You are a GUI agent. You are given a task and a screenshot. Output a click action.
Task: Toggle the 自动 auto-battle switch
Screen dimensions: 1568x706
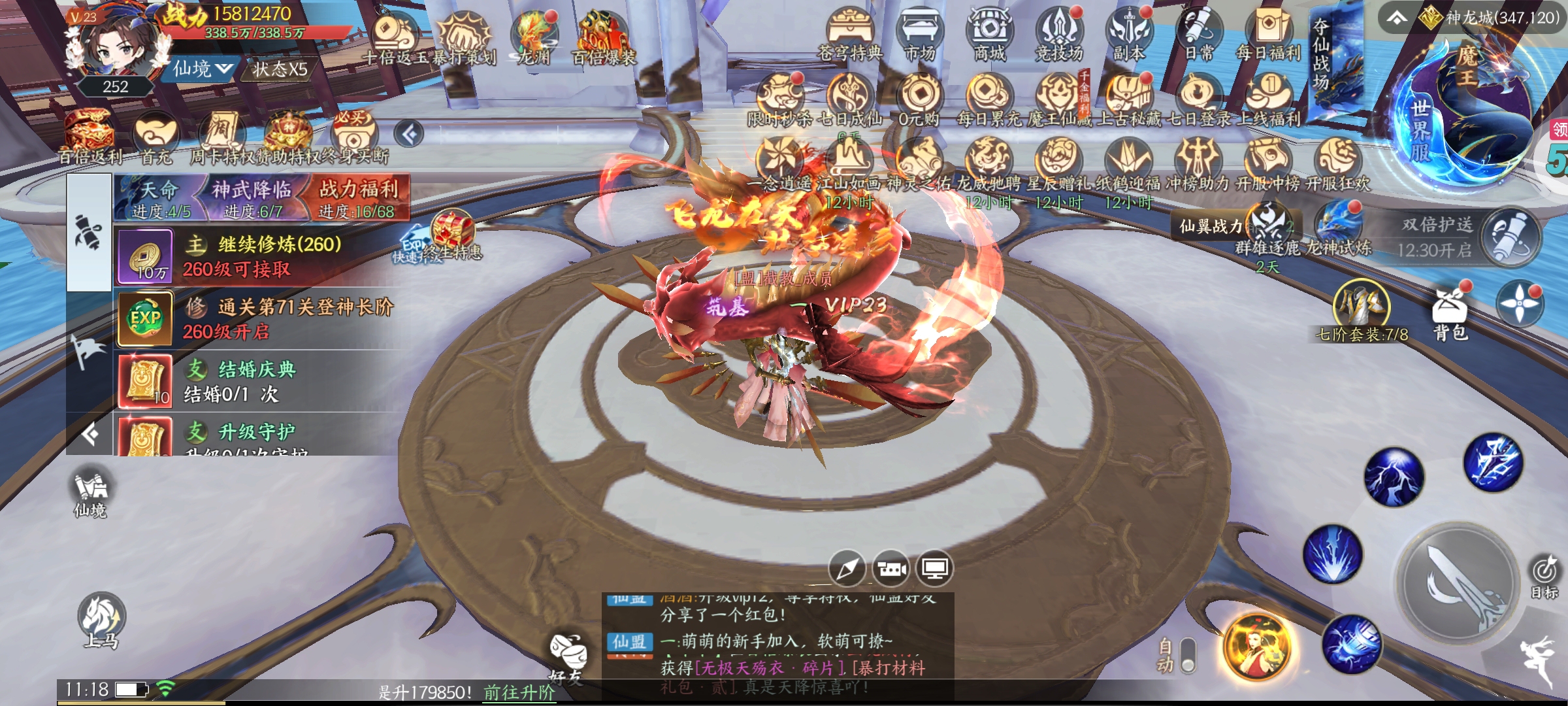1188,656
